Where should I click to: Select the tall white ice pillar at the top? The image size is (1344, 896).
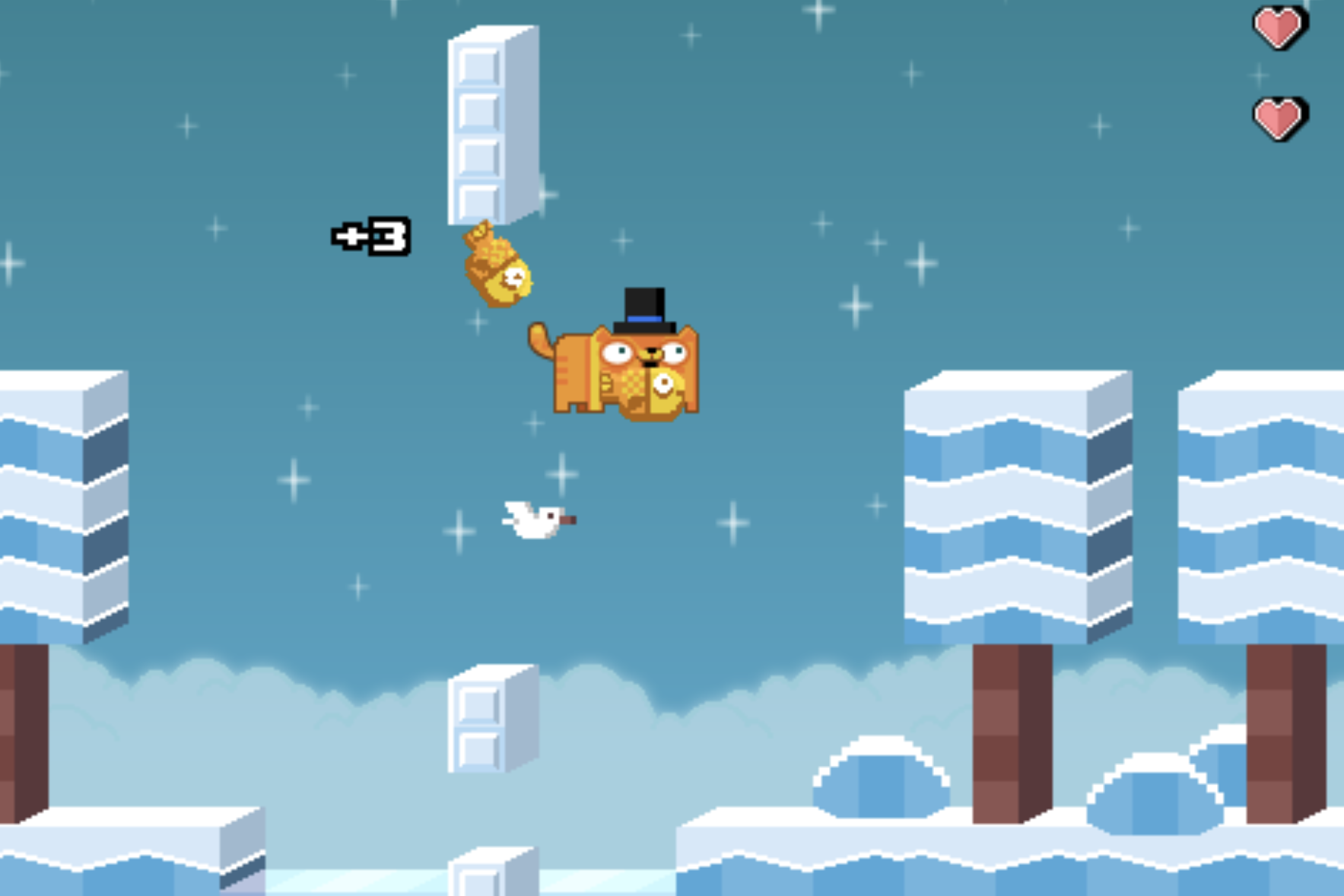(x=491, y=122)
